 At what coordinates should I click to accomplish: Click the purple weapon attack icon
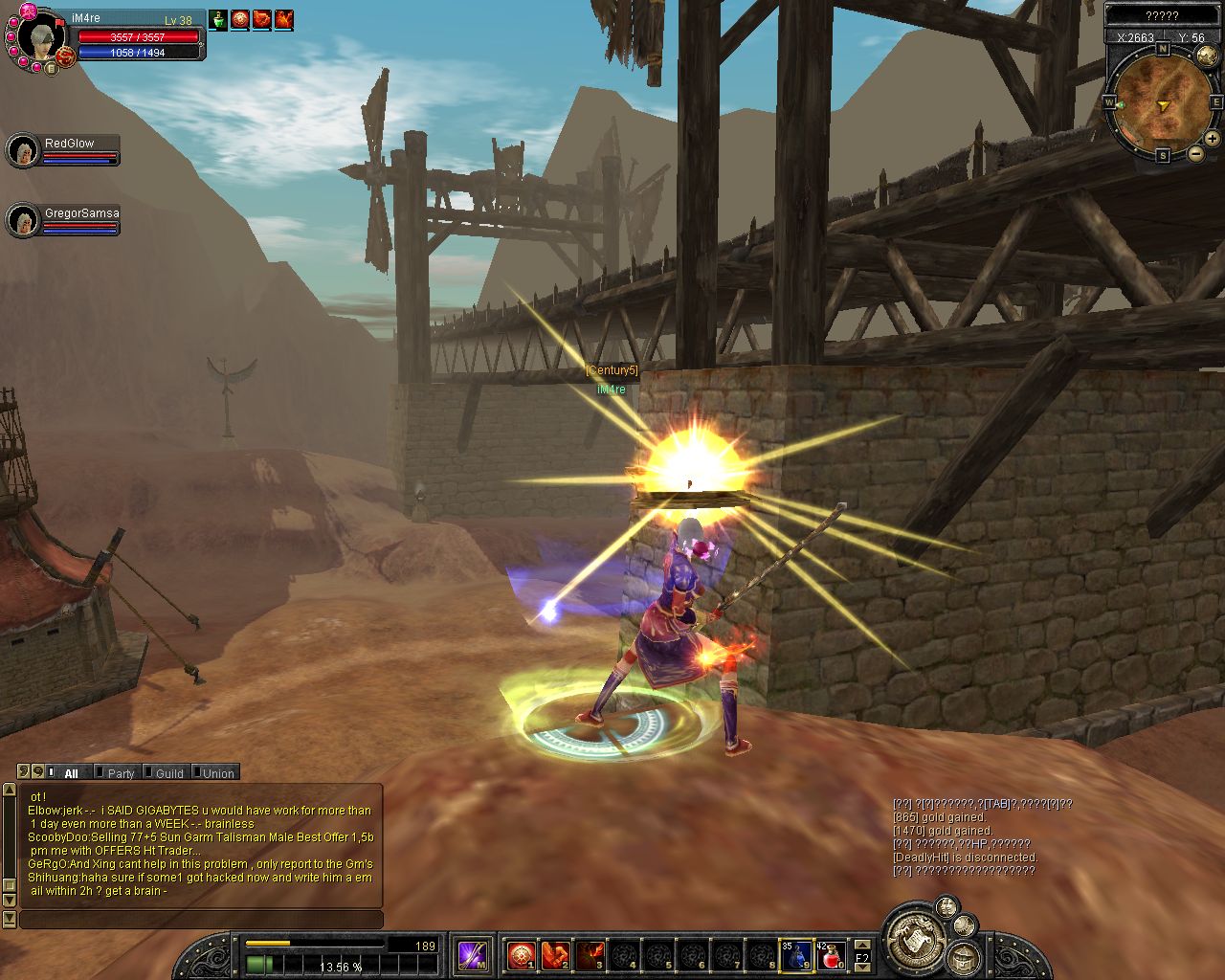coord(473,954)
